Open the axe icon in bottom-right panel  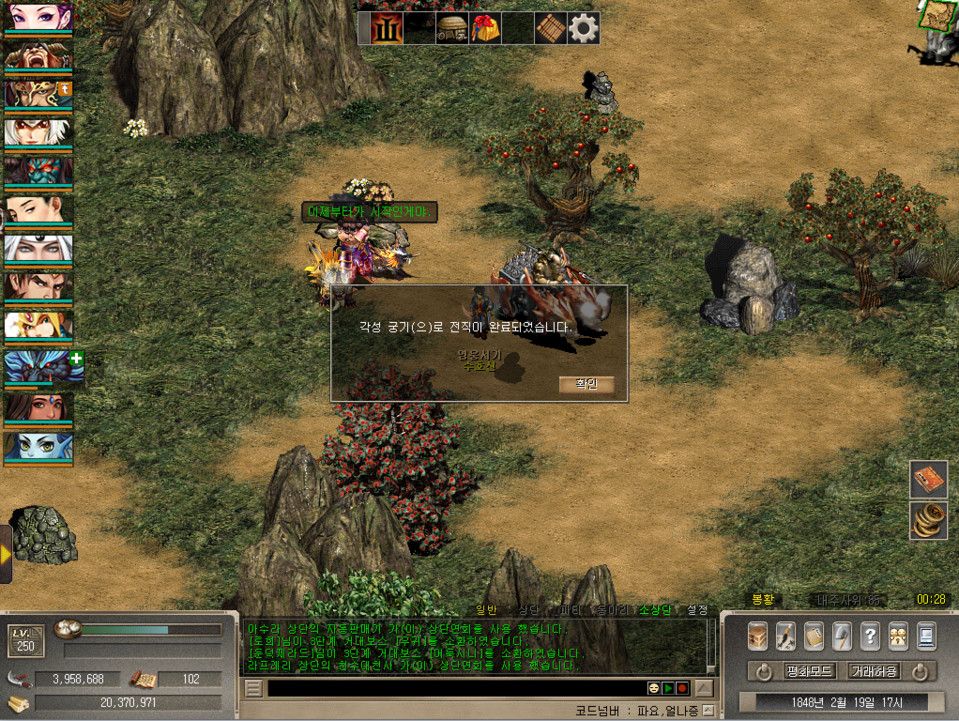(x=842, y=636)
